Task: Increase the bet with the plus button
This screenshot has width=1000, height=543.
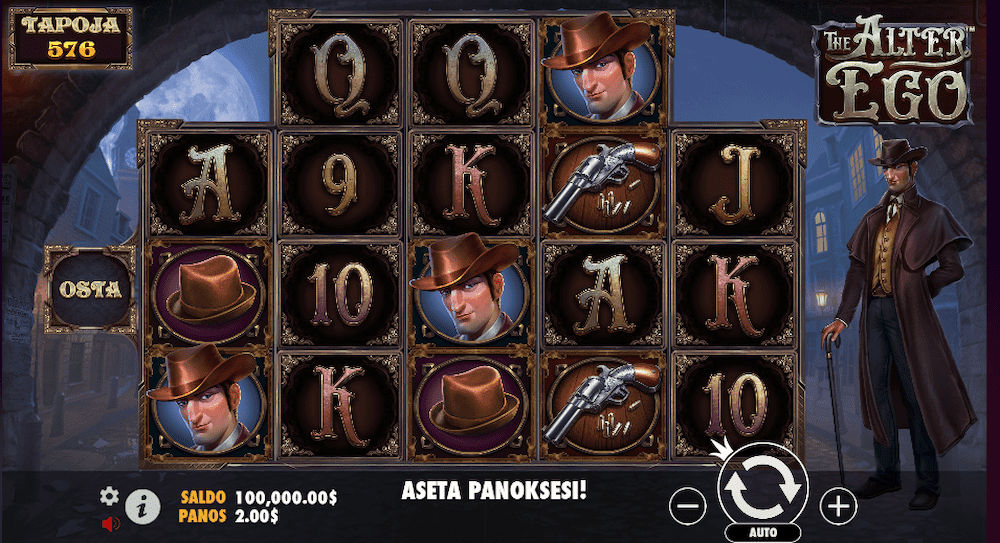Action: click(838, 507)
